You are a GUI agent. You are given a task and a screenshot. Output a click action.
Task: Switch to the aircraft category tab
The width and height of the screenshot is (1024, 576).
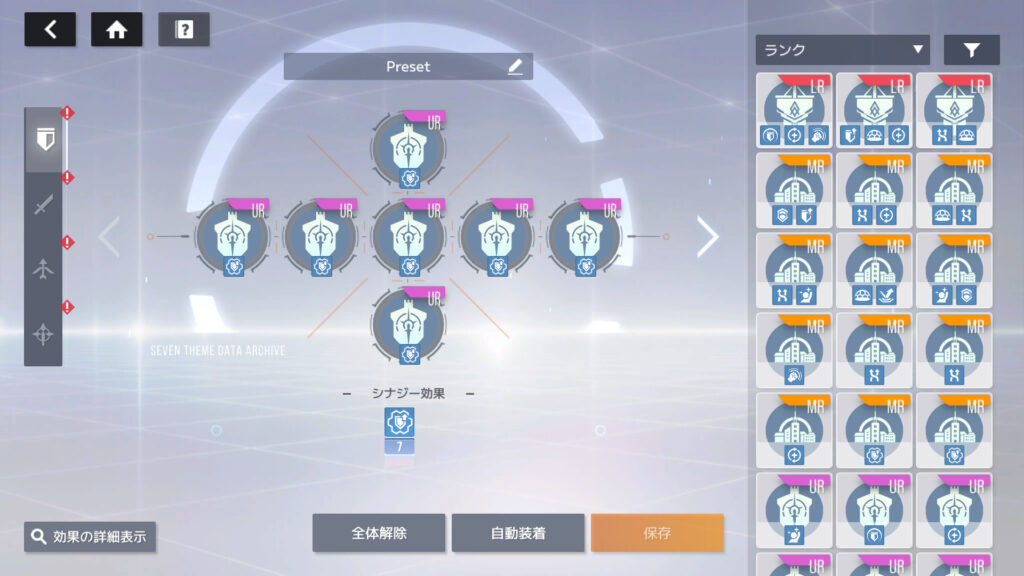[43, 270]
